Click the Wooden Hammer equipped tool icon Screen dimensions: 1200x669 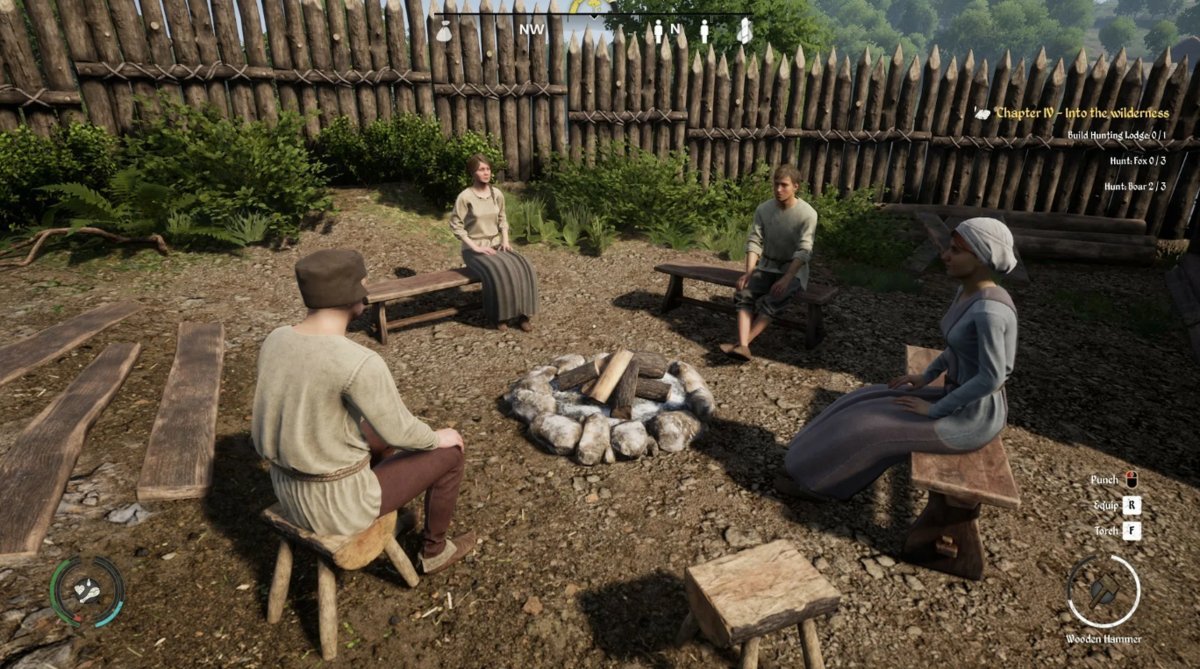point(1103,590)
